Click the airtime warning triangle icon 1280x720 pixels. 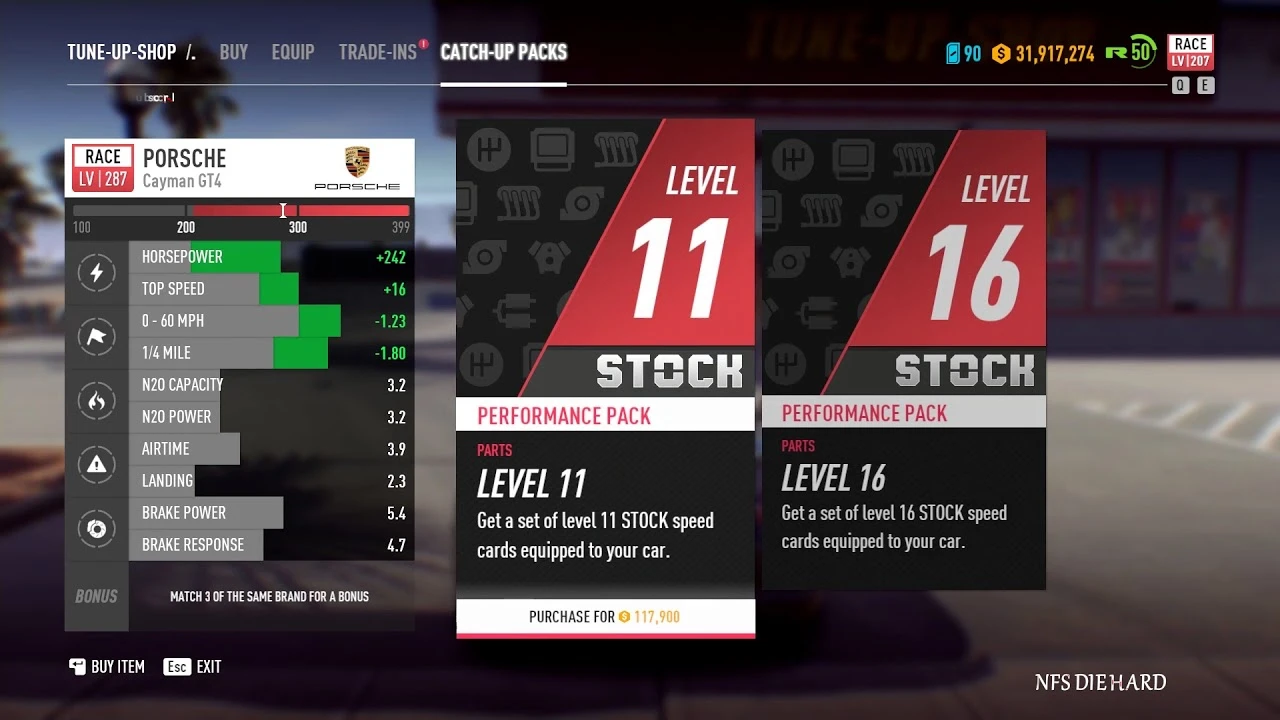tap(97, 464)
